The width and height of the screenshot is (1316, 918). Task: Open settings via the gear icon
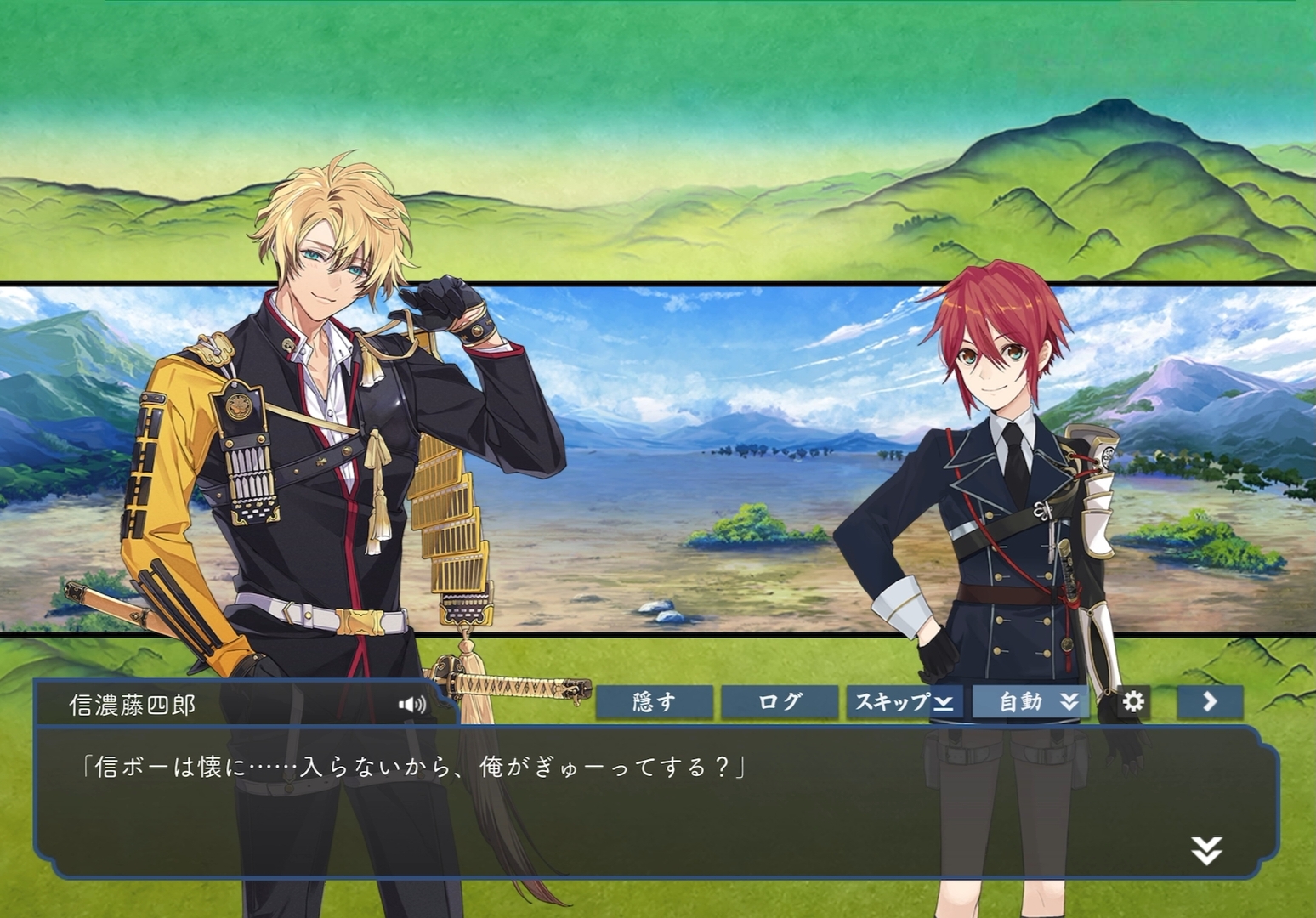click(x=1133, y=702)
